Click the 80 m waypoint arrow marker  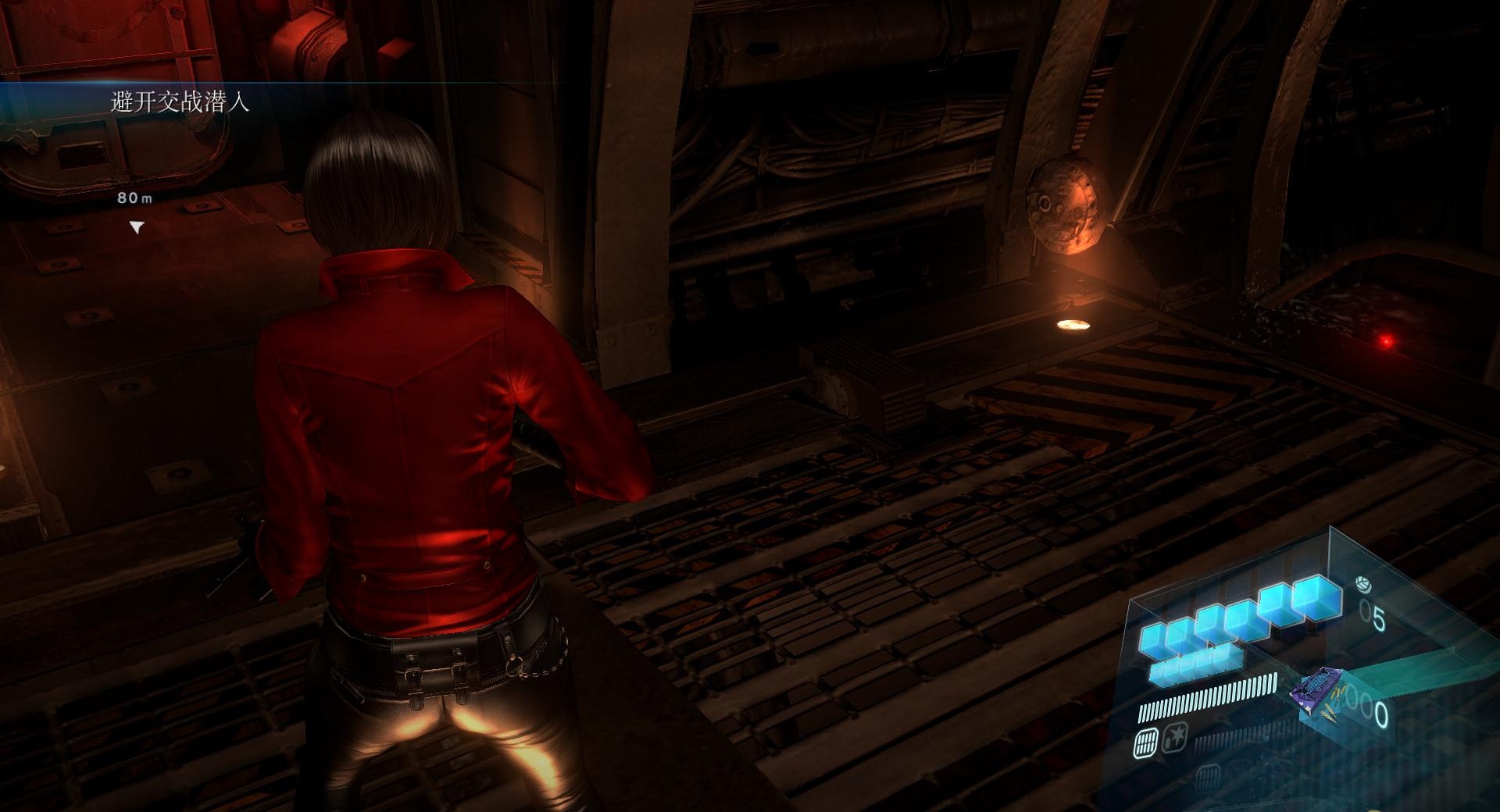[137, 227]
